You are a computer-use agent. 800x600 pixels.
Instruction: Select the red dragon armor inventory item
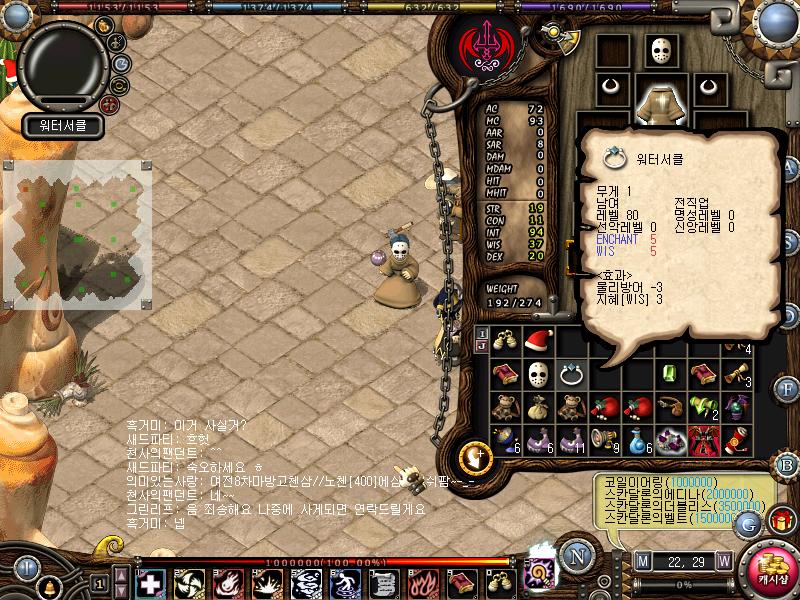[x=703, y=440]
